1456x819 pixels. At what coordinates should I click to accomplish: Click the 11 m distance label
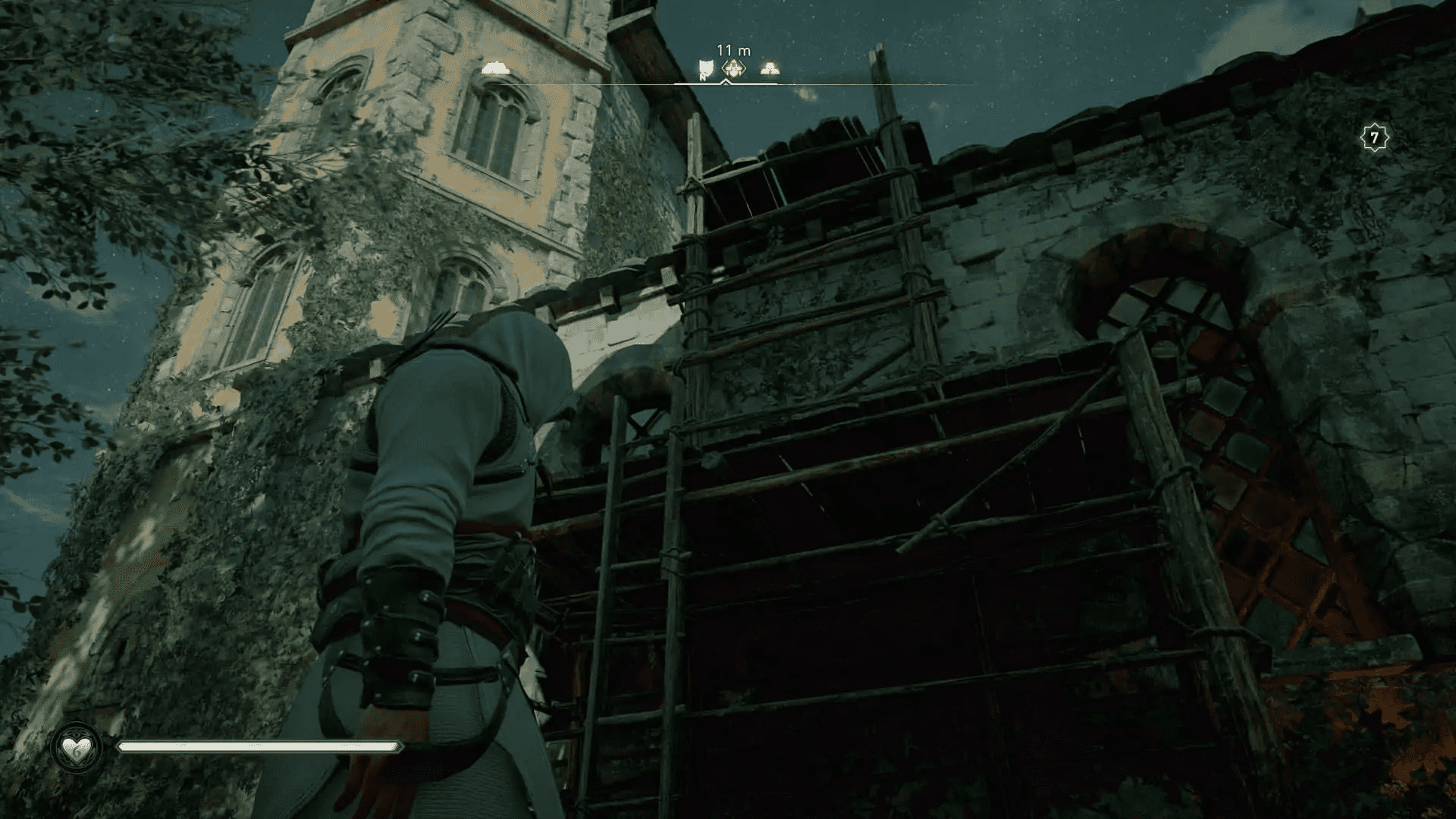tap(733, 49)
